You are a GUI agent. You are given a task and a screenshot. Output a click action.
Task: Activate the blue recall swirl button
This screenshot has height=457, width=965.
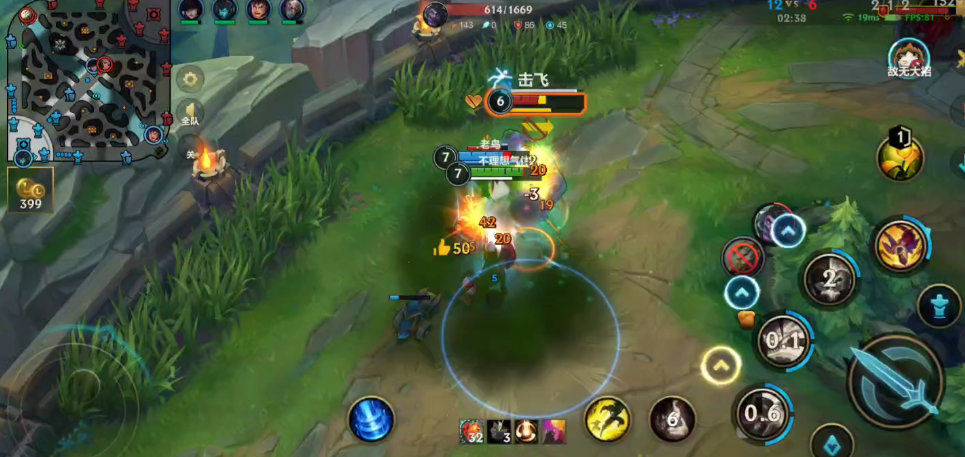click(x=371, y=418)
